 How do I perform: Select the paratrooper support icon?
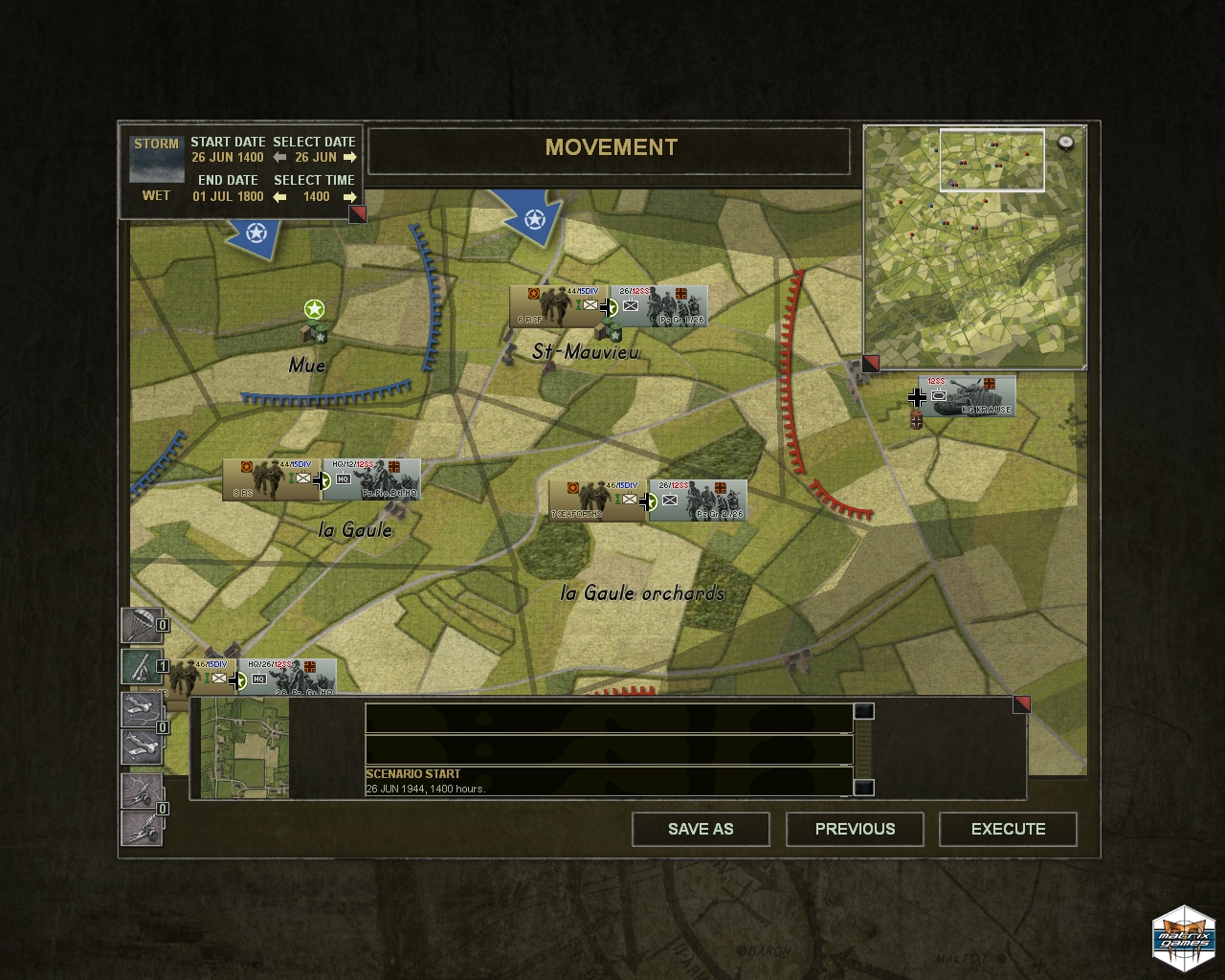click(141, 626)
